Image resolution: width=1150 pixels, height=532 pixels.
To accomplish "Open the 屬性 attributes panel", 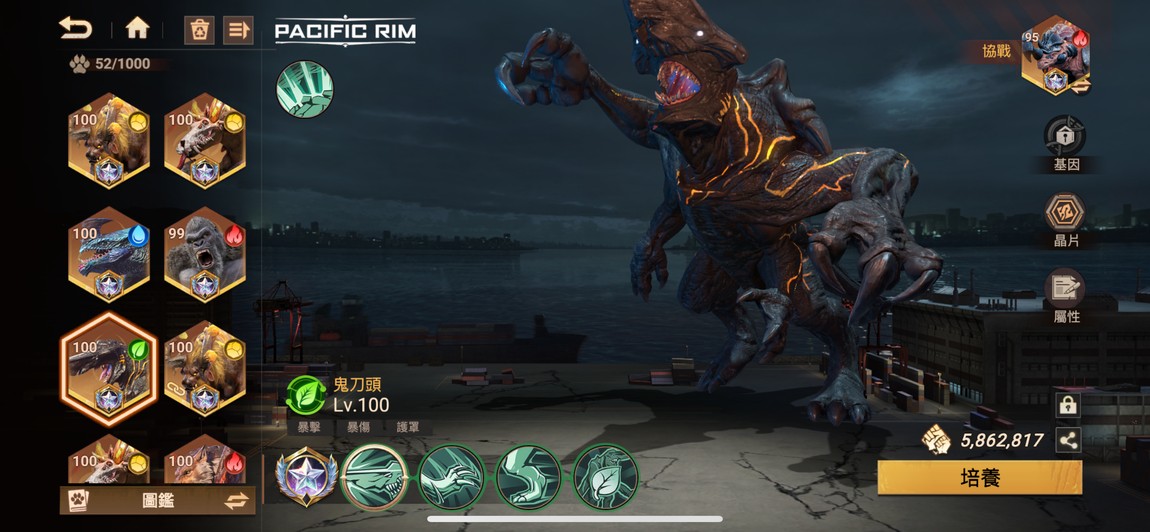I will click(1065, 296).
